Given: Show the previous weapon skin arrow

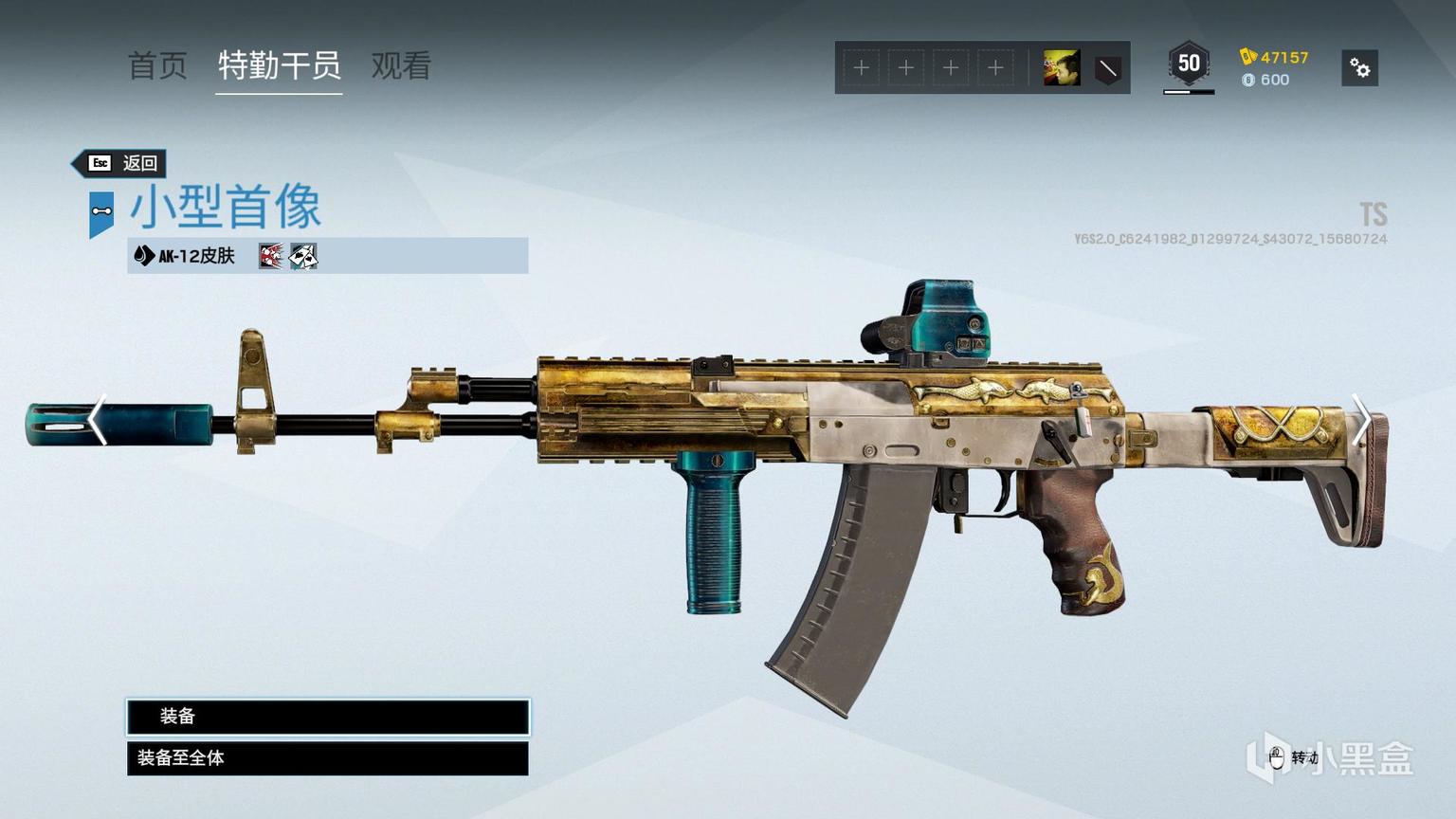Looking at the screenshot, I should pos(97,419).
